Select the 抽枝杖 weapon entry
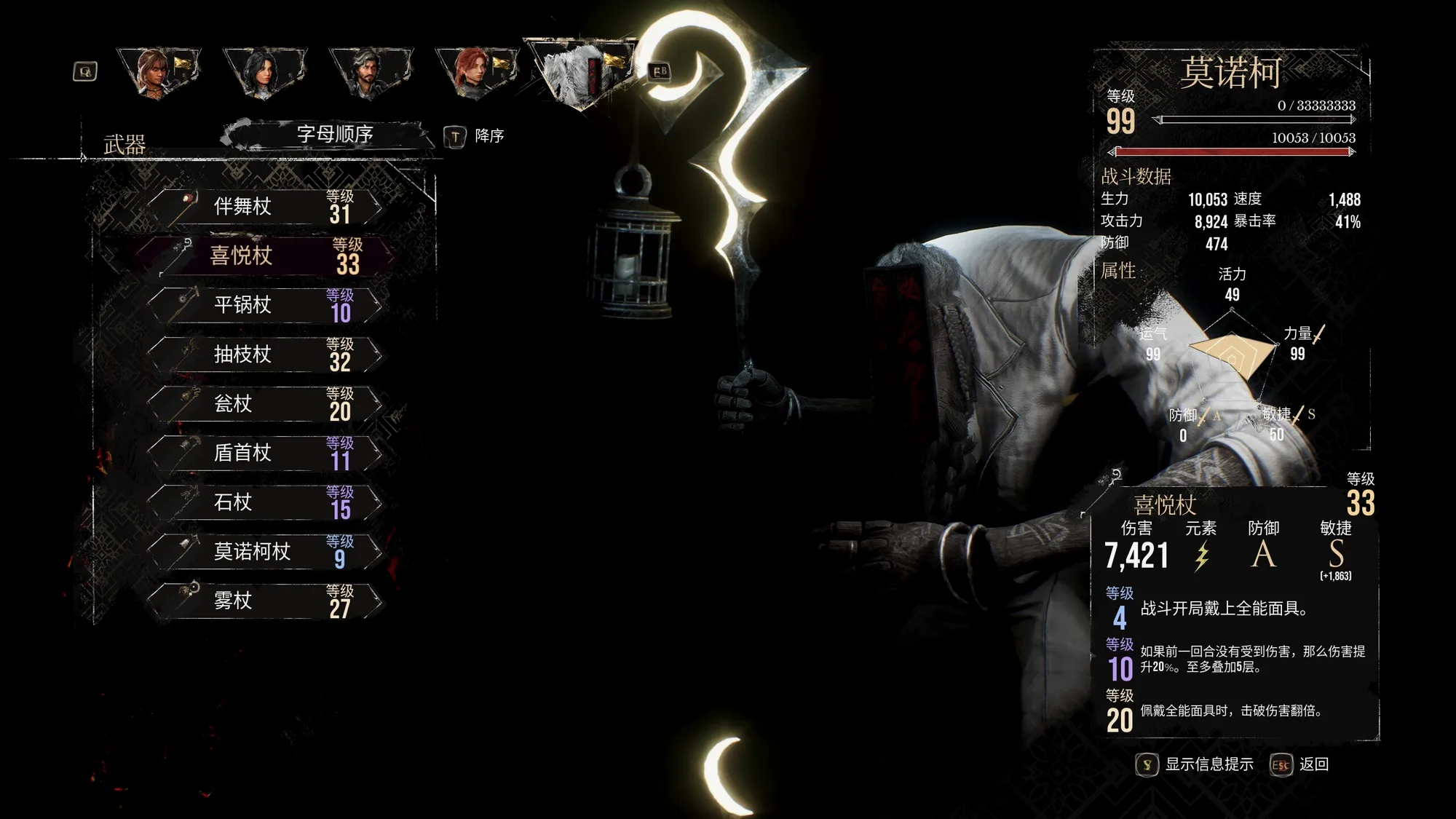 click(x=266, y=355)
